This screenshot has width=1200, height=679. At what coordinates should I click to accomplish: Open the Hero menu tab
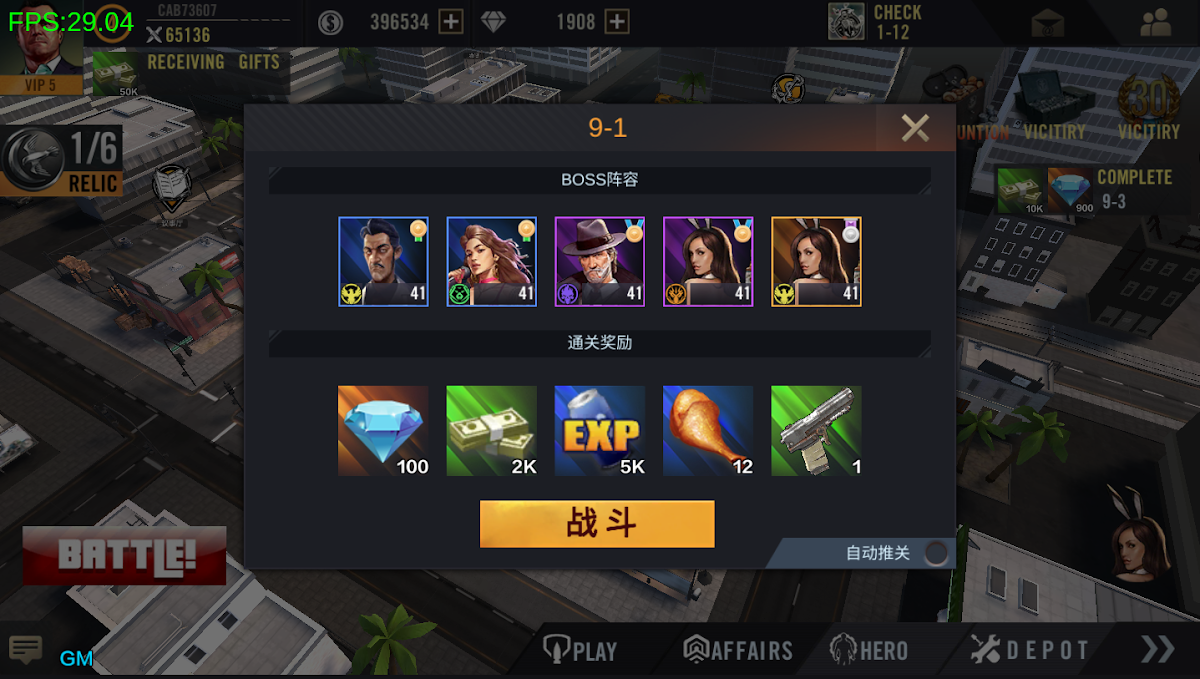(x=869, y=651)
